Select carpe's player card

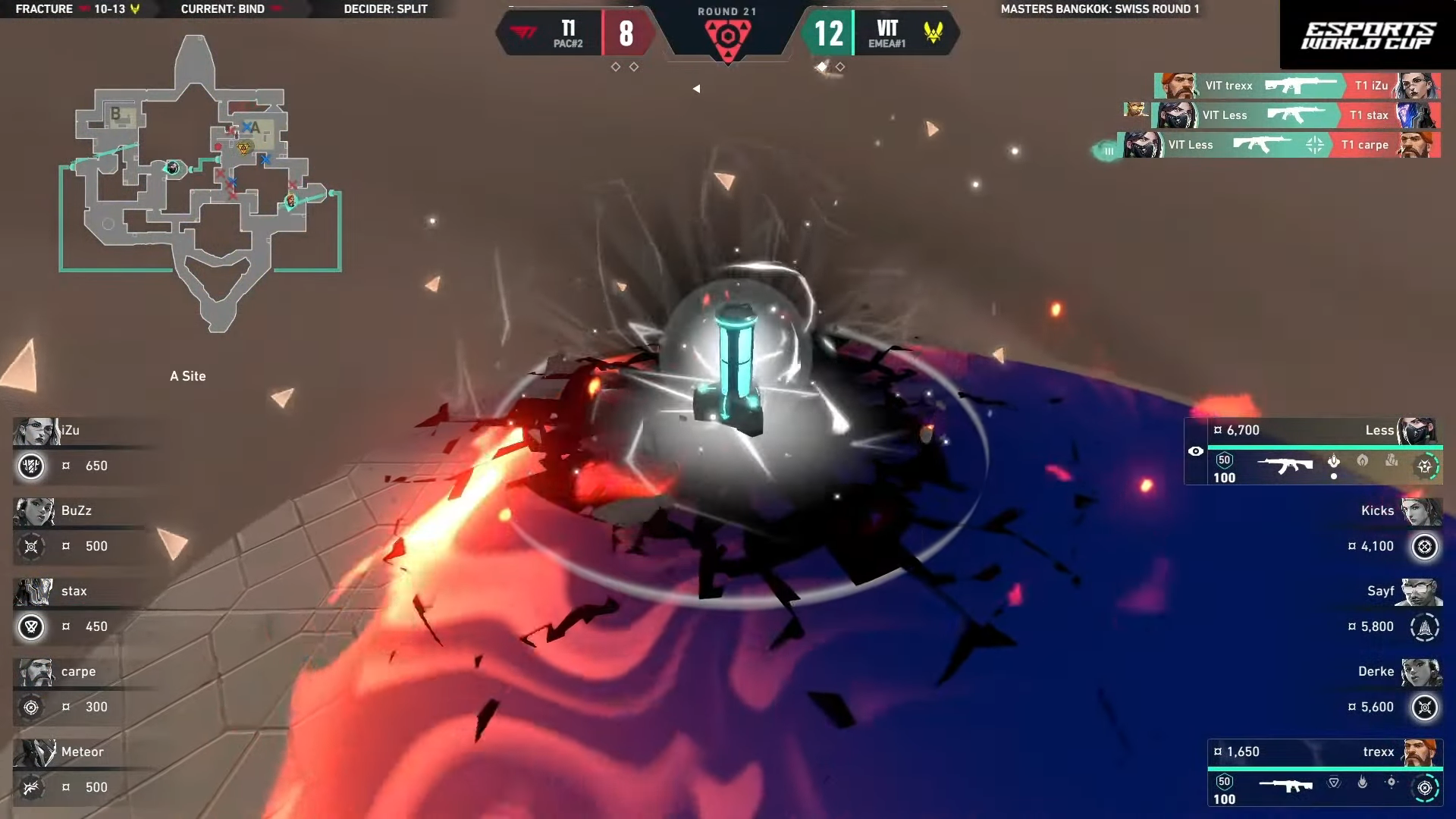tap(83, 690)
